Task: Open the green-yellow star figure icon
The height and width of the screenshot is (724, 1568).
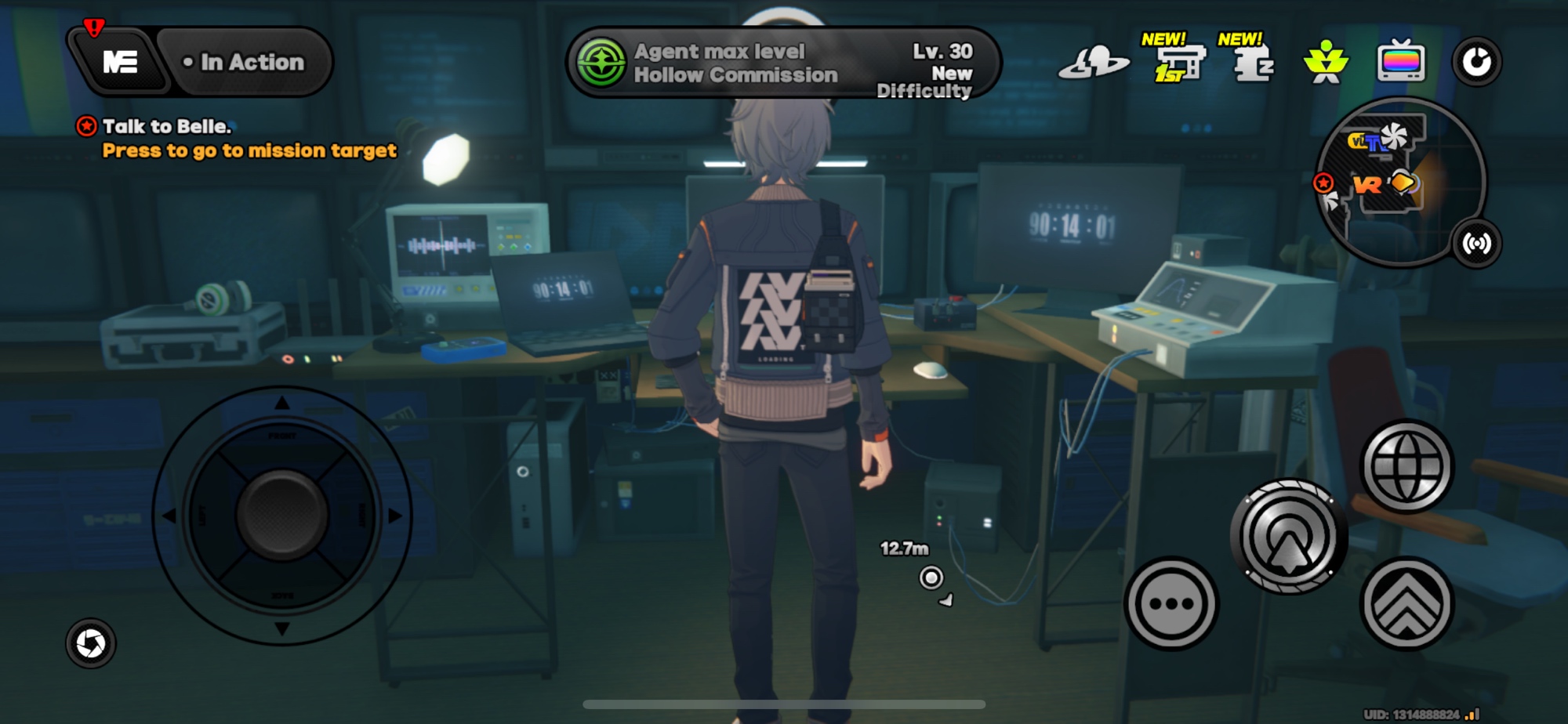Action: point(1326,62)
